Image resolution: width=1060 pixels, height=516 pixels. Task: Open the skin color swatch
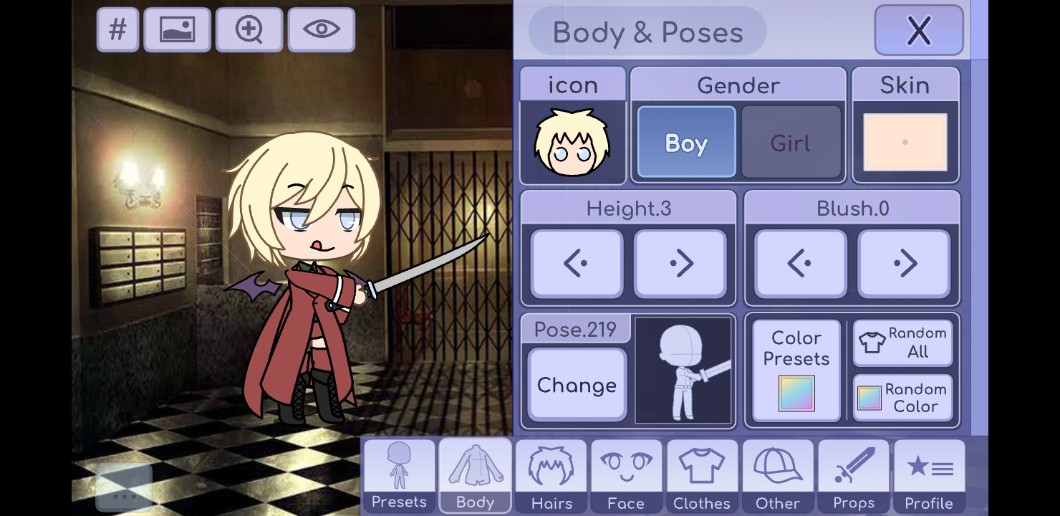(904, 142)
